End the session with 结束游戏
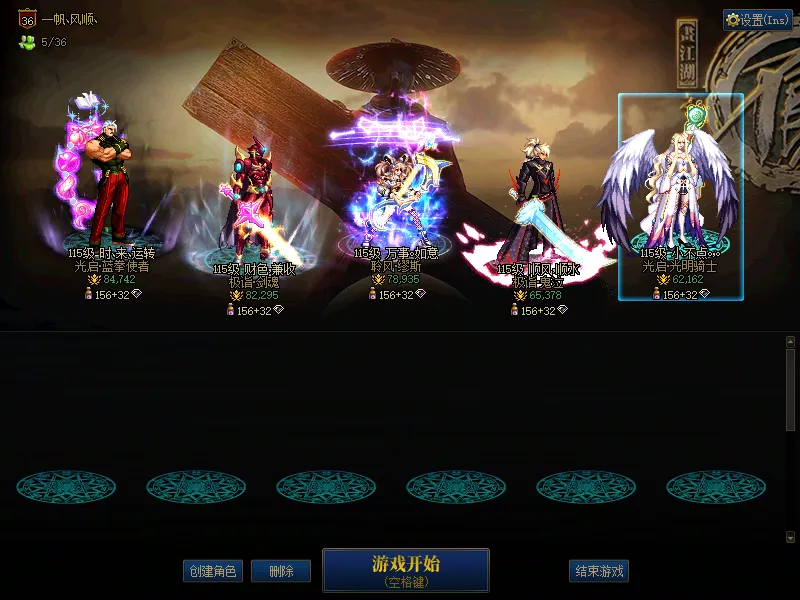Viewport: 800px width, 600px height. (x=599, y=571)
